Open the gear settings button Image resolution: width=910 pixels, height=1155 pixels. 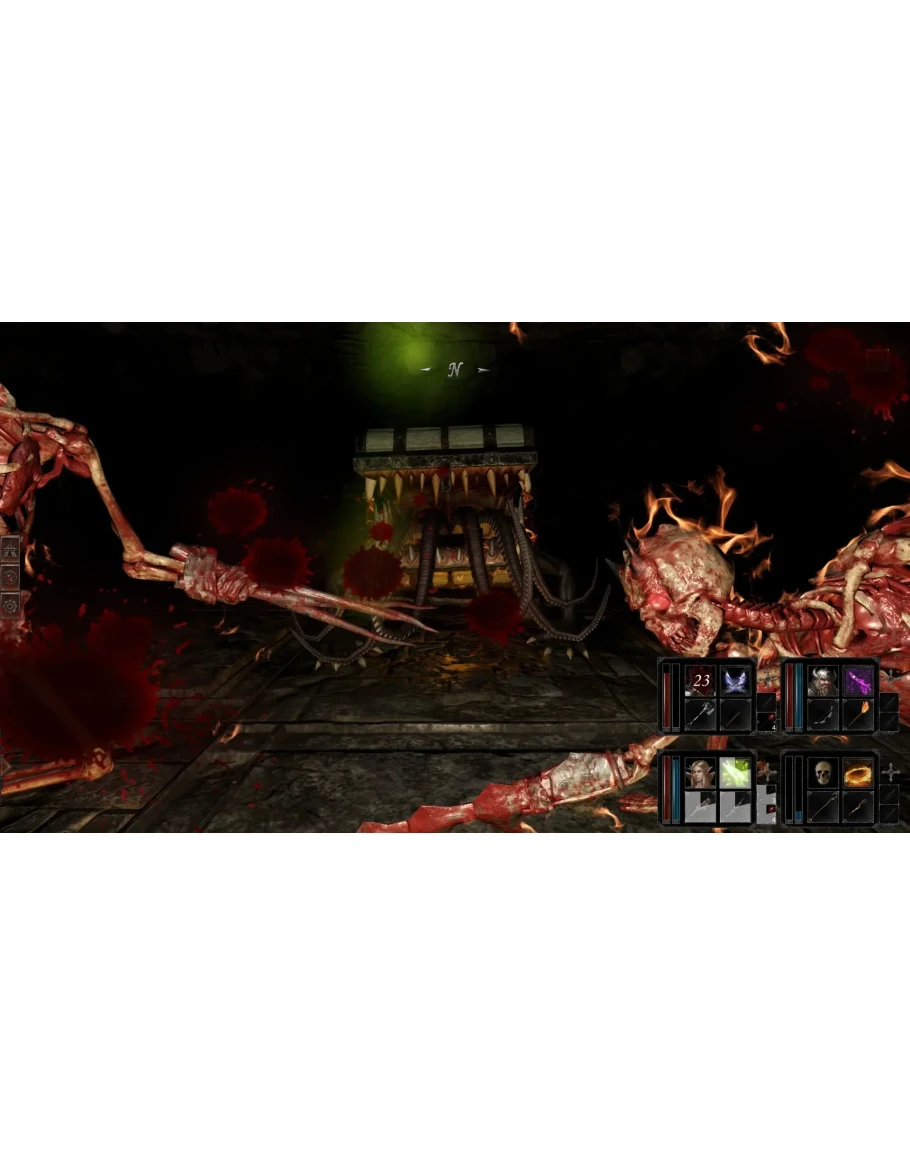(x=11, y=605)
